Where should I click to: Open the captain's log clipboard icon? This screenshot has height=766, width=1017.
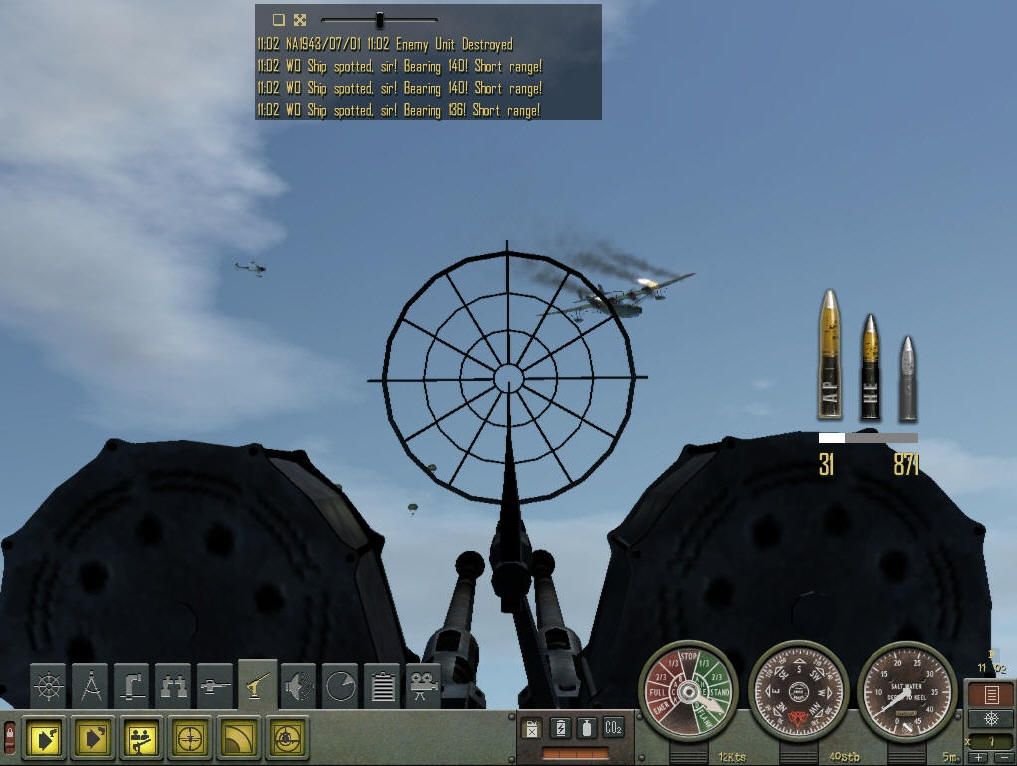[x=382, y=687]
